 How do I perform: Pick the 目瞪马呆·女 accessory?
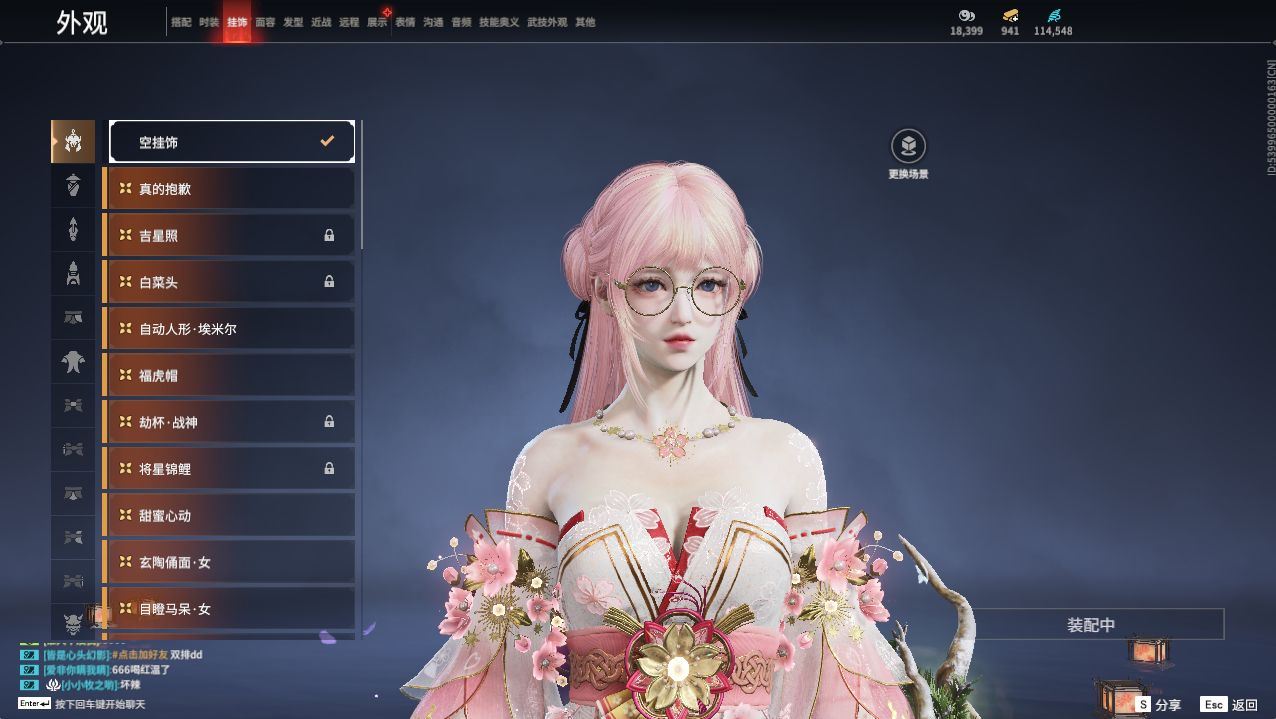(x=229, y=609)
